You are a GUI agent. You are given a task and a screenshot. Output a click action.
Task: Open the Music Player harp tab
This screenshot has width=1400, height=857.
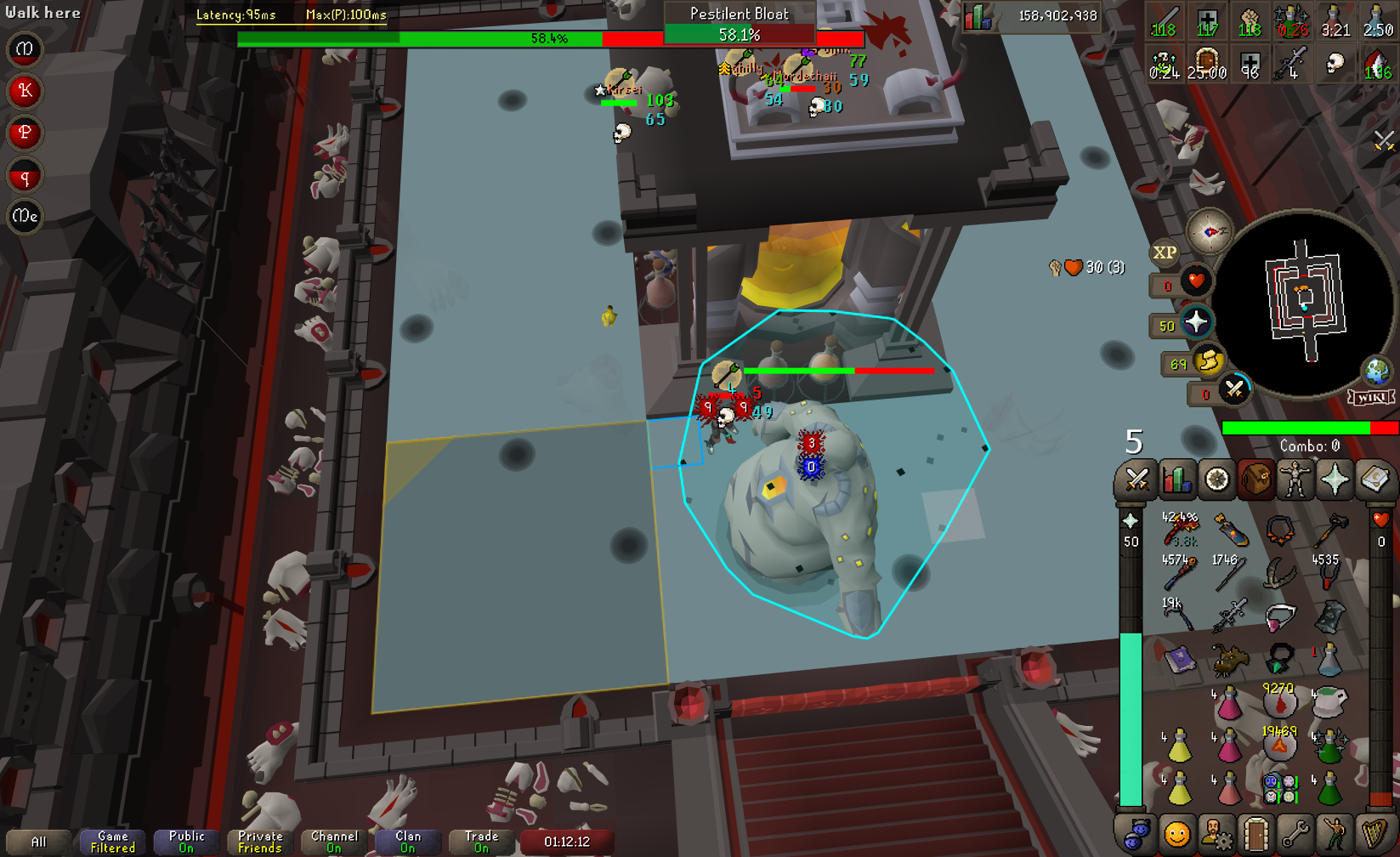1374,834
